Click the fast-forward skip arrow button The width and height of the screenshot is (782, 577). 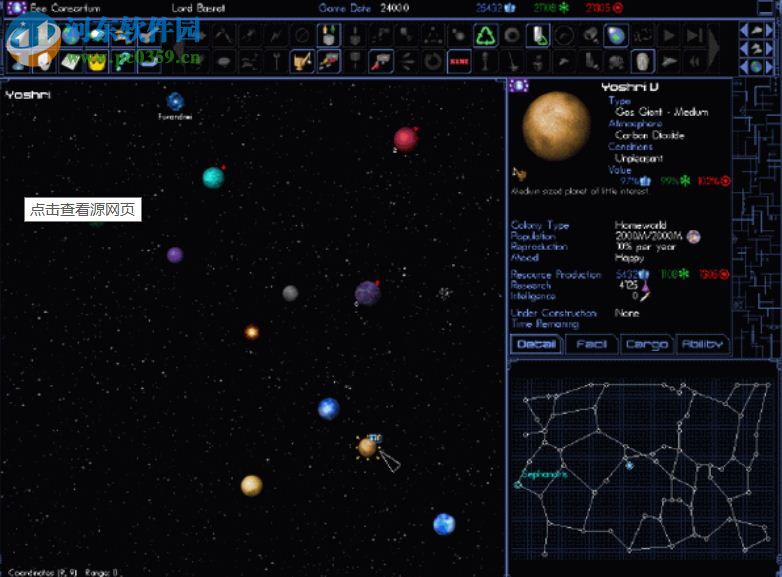pos(694,36)
